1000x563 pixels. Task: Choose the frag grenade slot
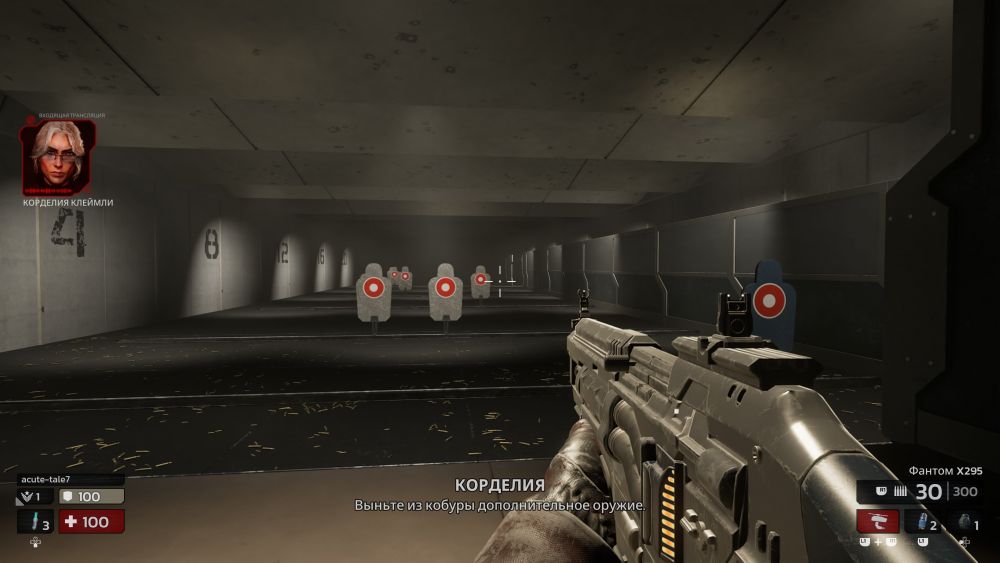965,522
